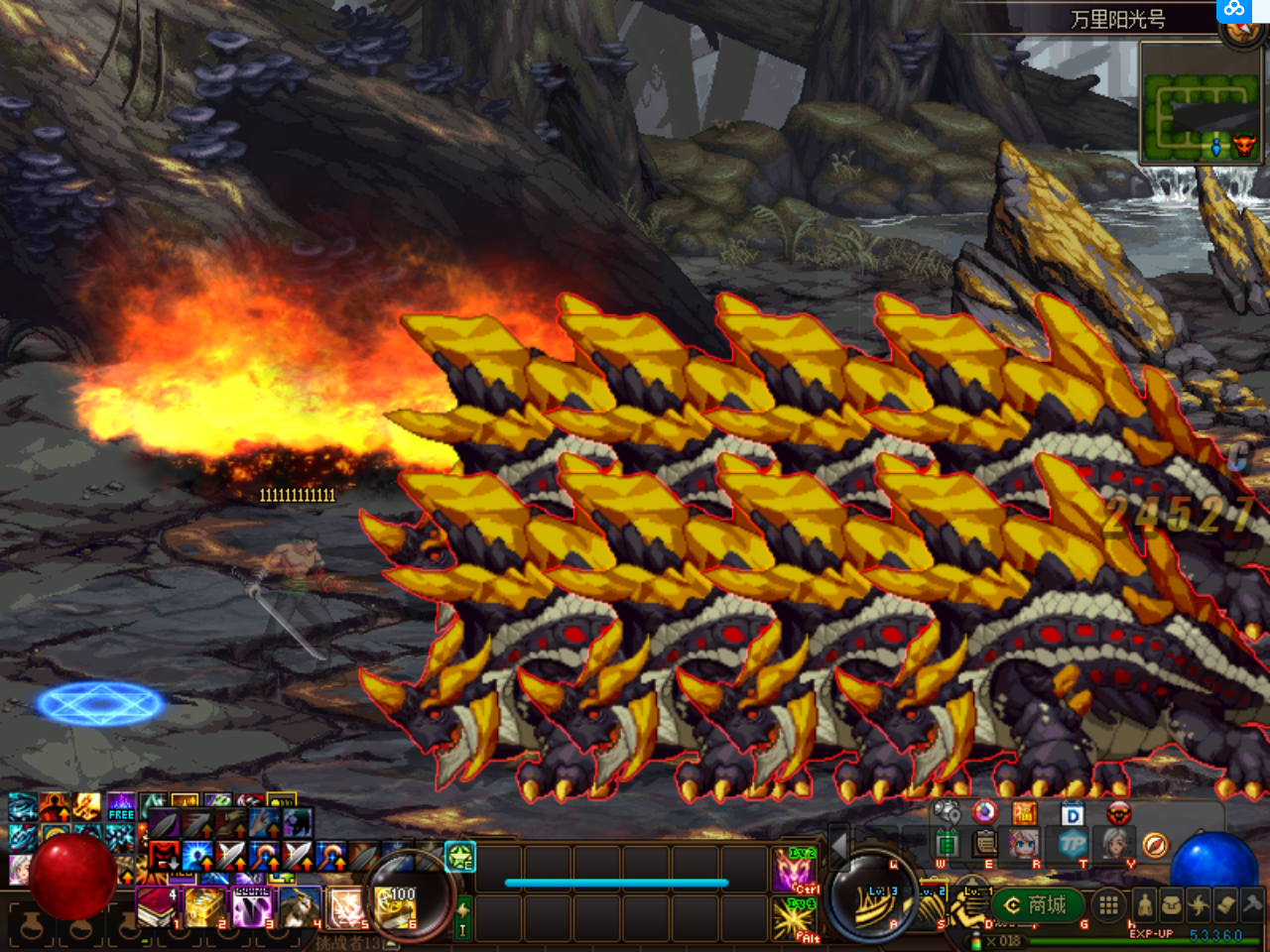The image size is (1270, 952).
Task: Open the blue 'D' calendar event icon
Action: coord(1072,815)
